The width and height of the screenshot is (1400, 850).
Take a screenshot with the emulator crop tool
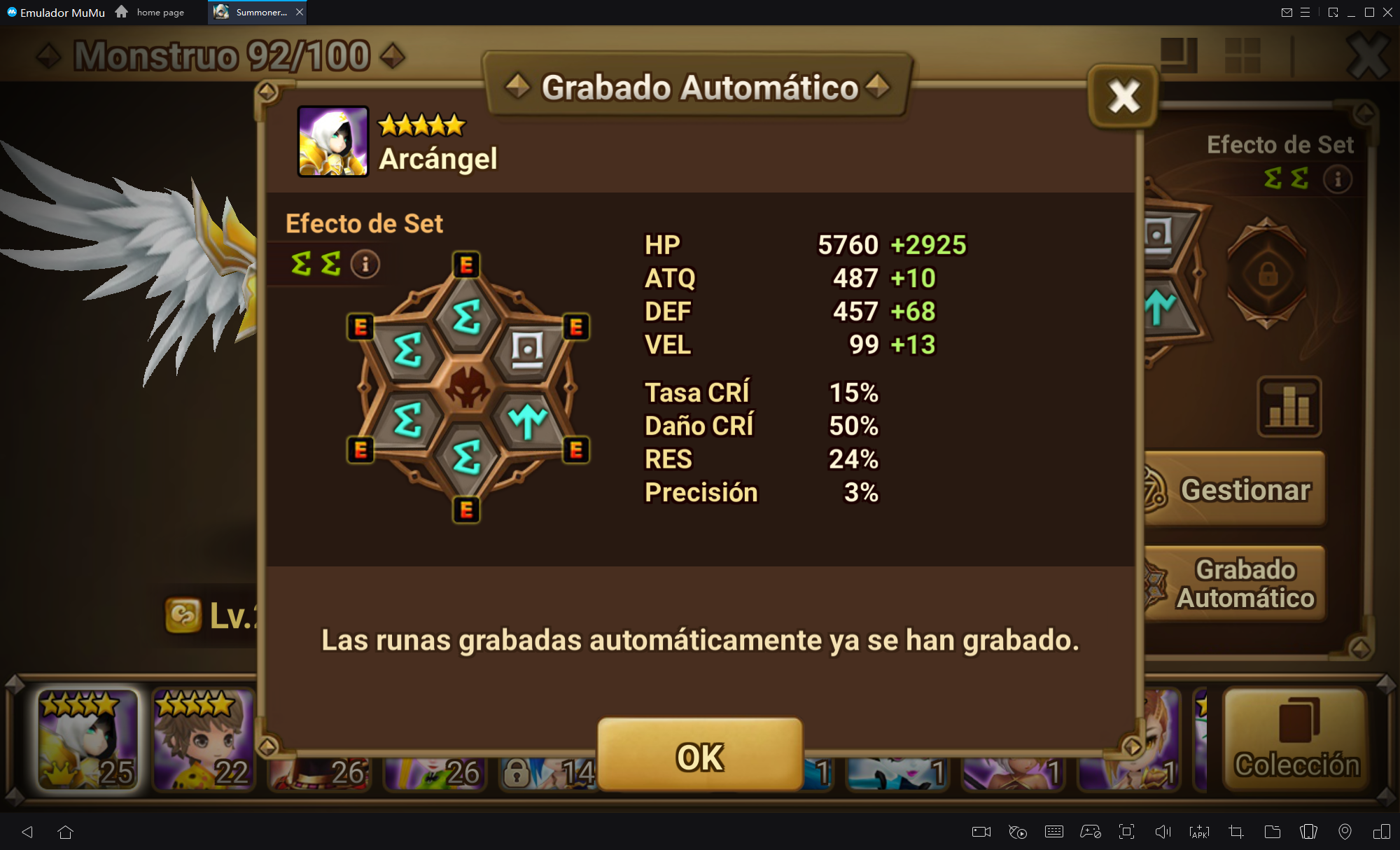tap(1235, 832)
